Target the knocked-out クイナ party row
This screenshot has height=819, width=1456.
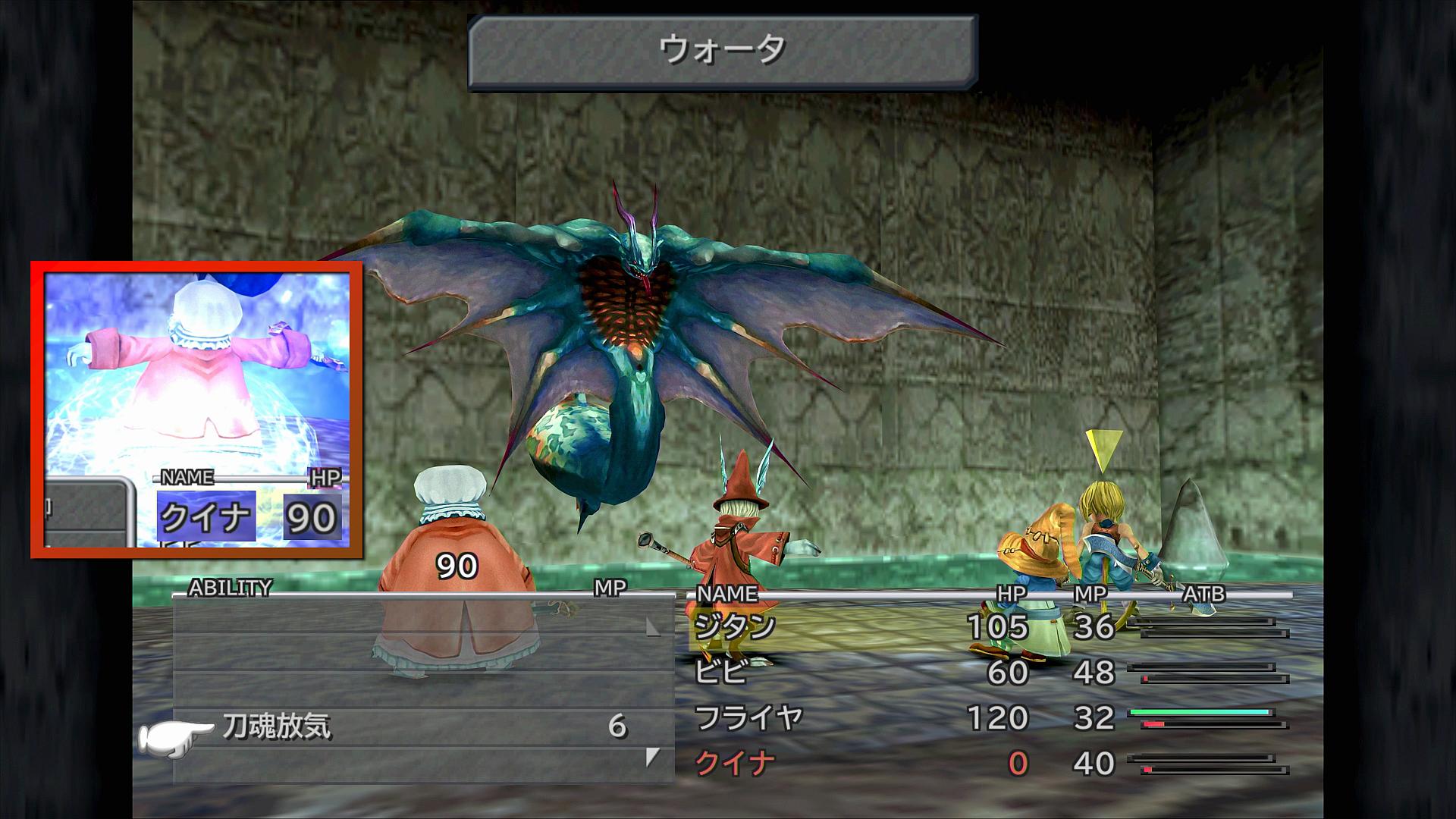click(x=734, y=763)
